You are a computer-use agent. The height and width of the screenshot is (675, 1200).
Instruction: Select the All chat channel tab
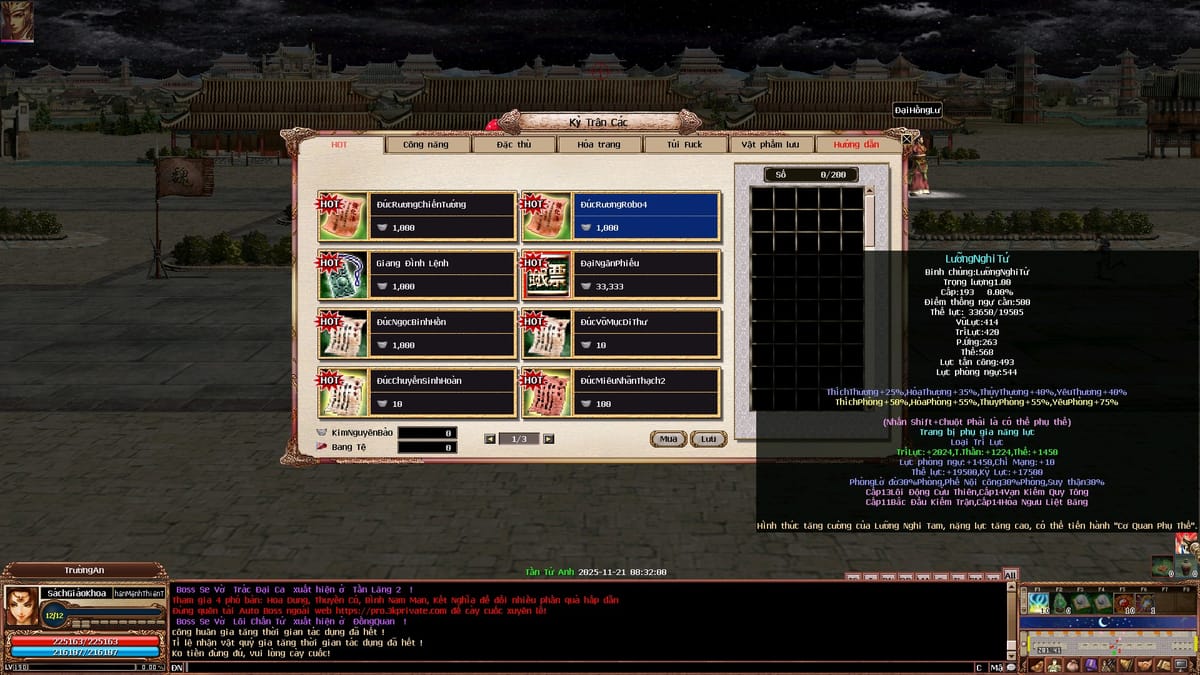click(1010, 575)
